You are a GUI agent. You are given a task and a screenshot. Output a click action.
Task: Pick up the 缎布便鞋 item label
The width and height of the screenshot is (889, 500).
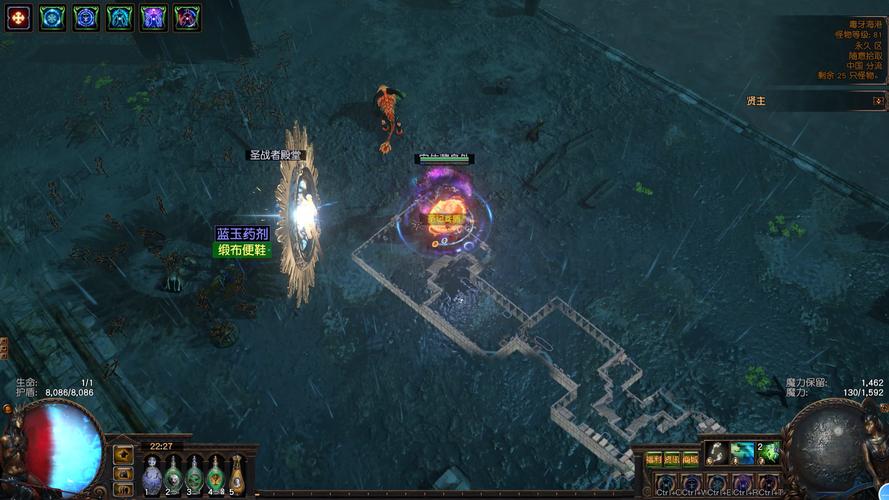243,250
